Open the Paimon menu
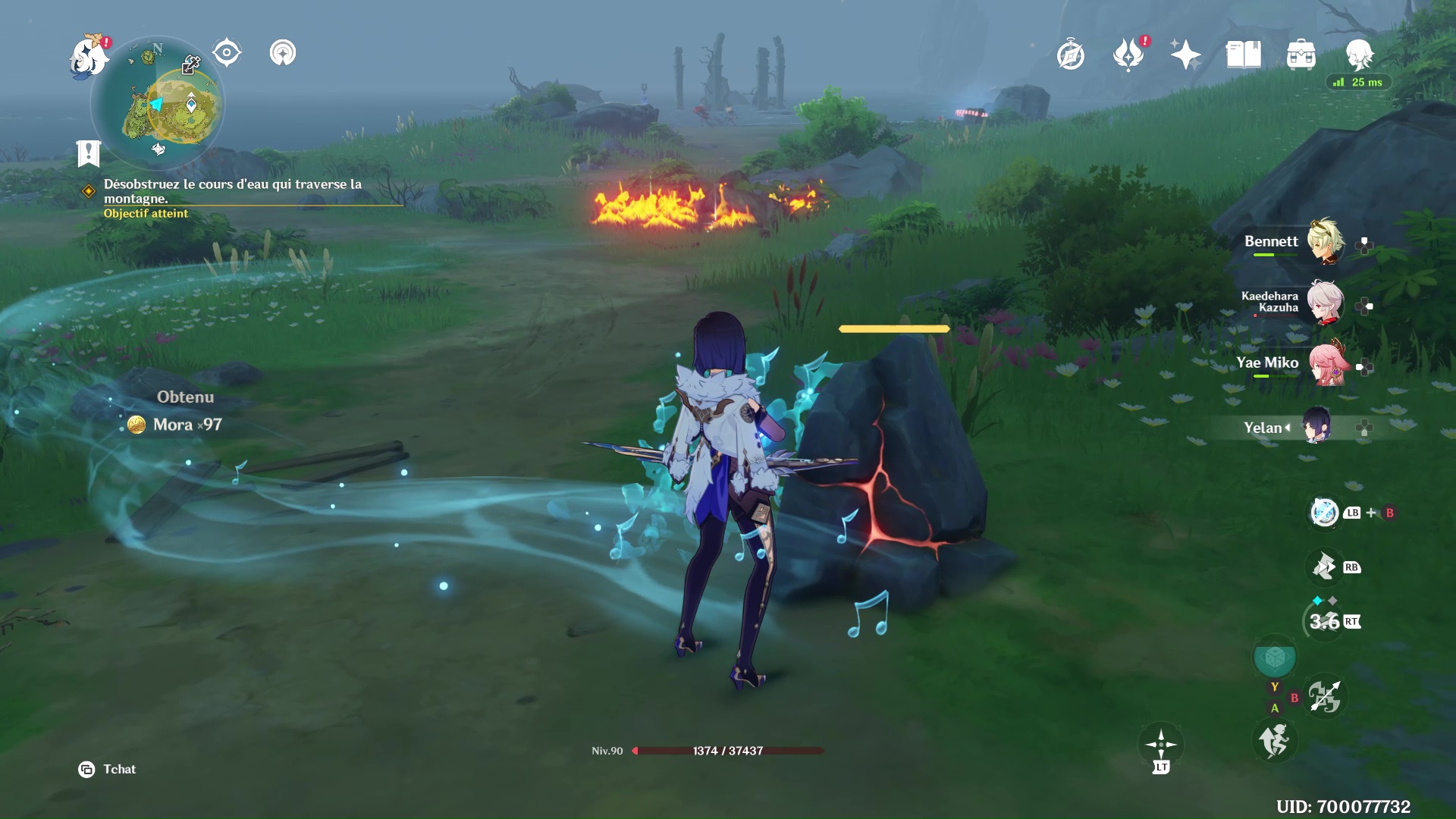1456x819 pixels. (x=89, y=56)
